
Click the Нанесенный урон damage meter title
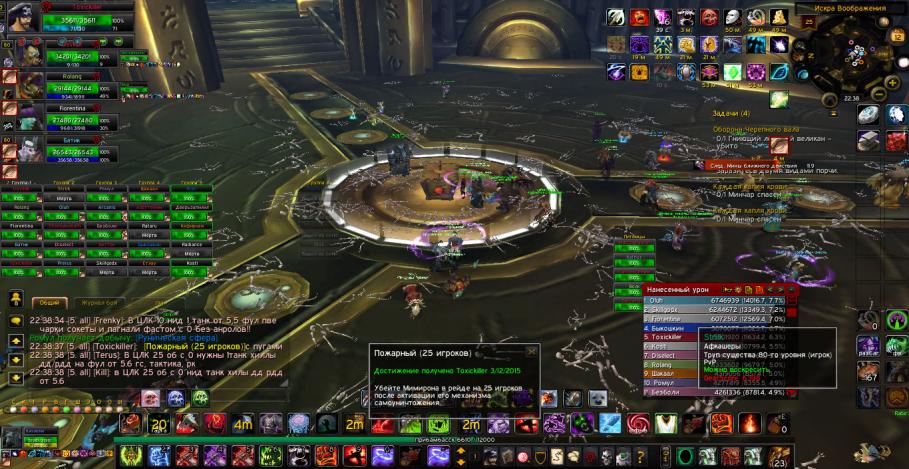point(667,289)
